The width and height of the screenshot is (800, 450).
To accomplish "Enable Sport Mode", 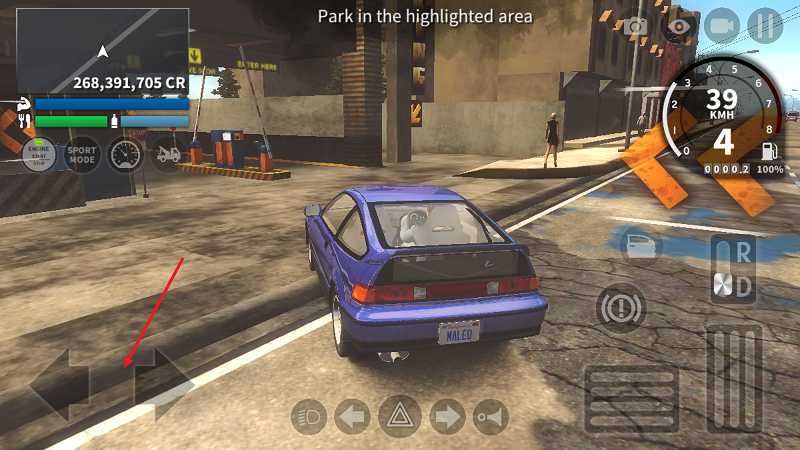I will pos(82,155).
